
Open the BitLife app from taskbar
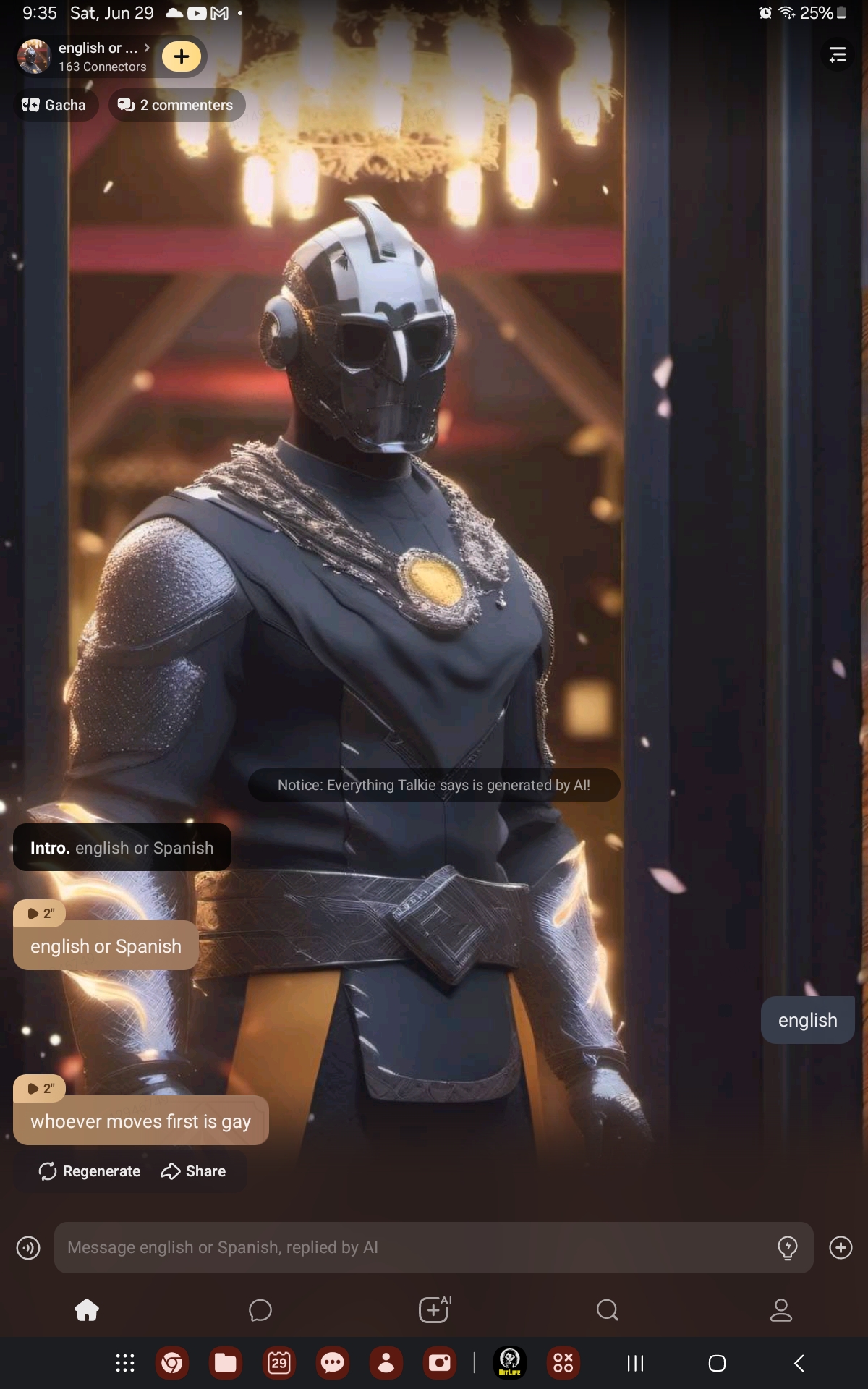tap(510, 1364)
